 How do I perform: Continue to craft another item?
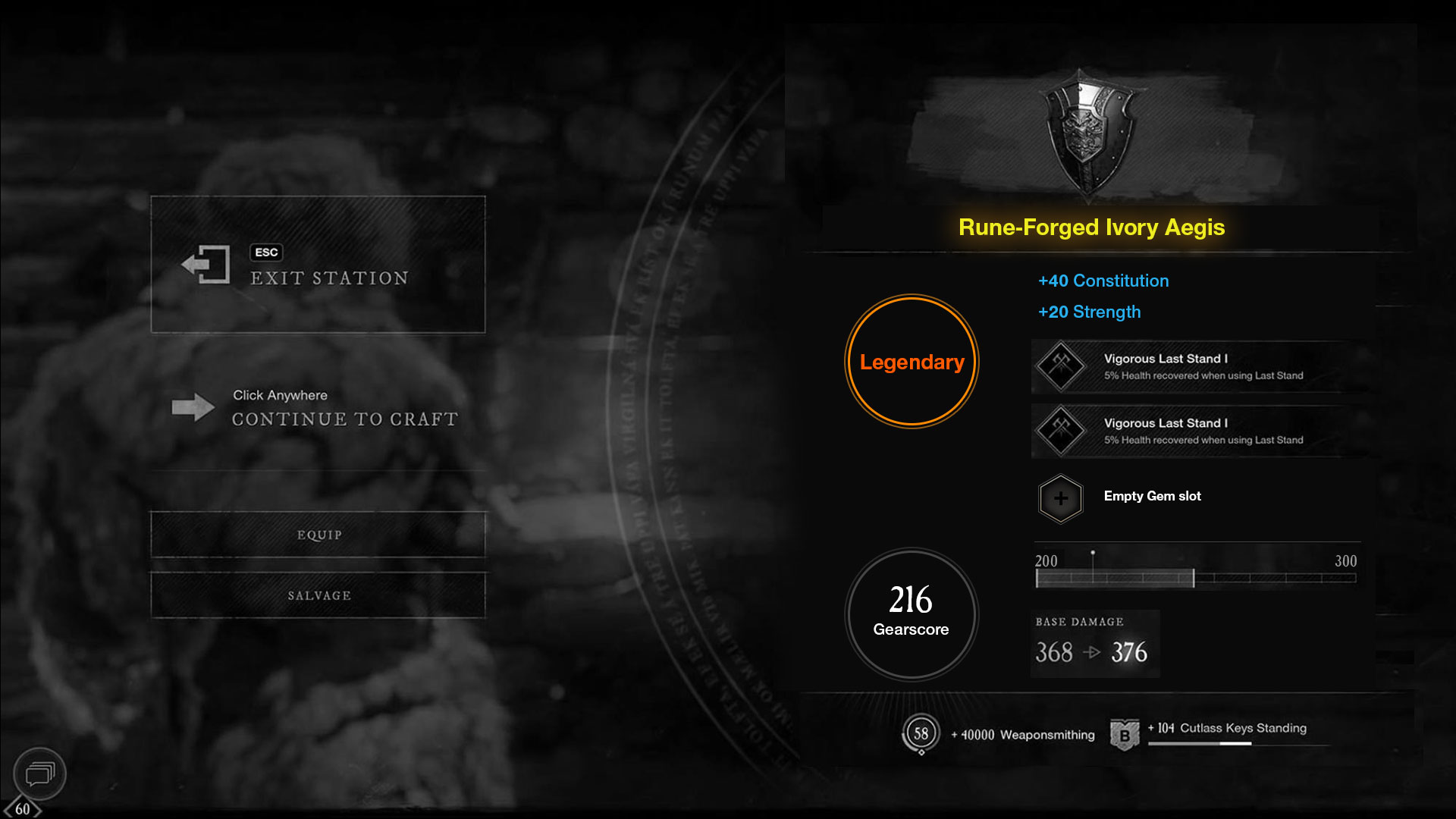318,409
